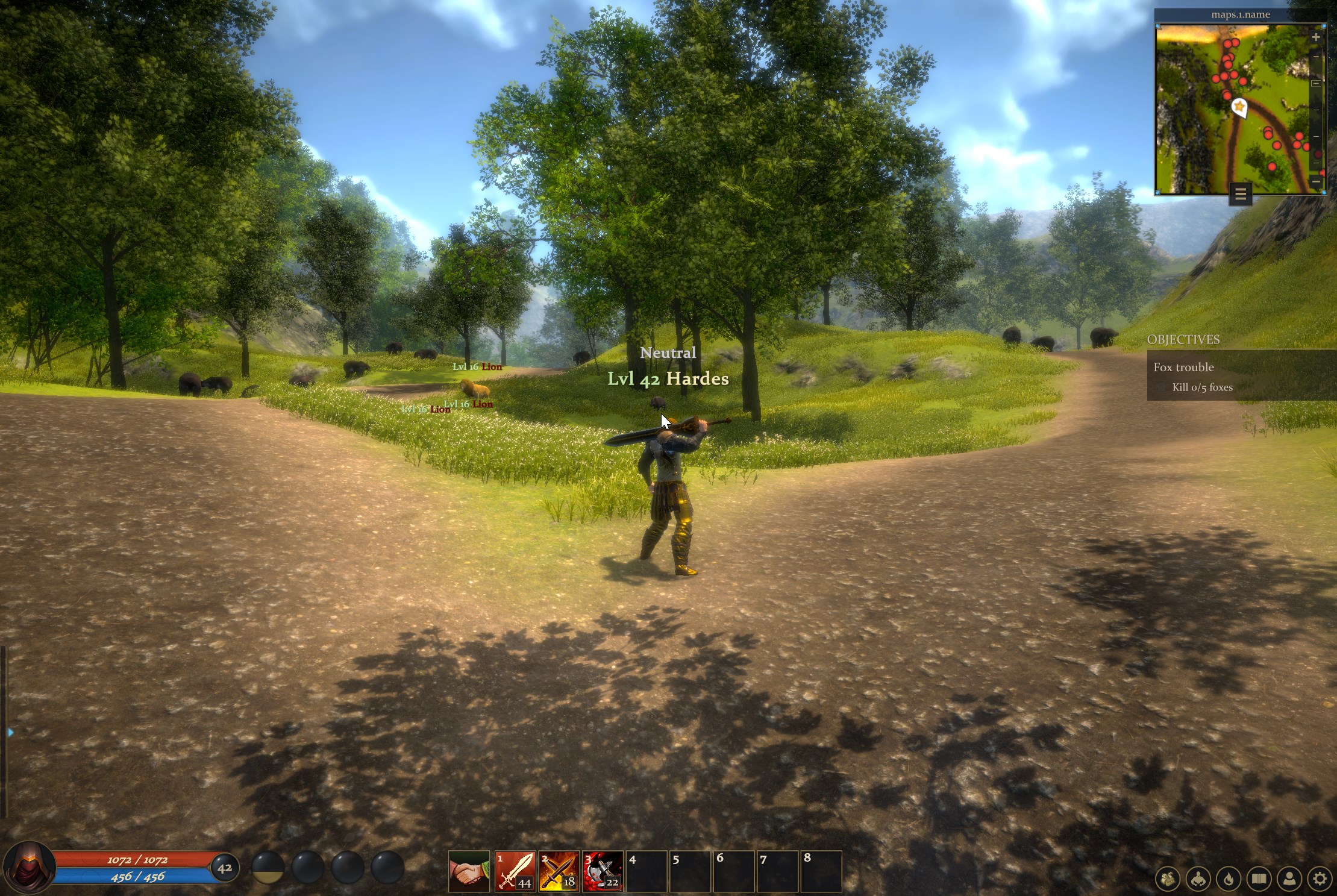Open the quest book icon
The width and height of the screenshot is (1337, 896).
coord(1258,879)
